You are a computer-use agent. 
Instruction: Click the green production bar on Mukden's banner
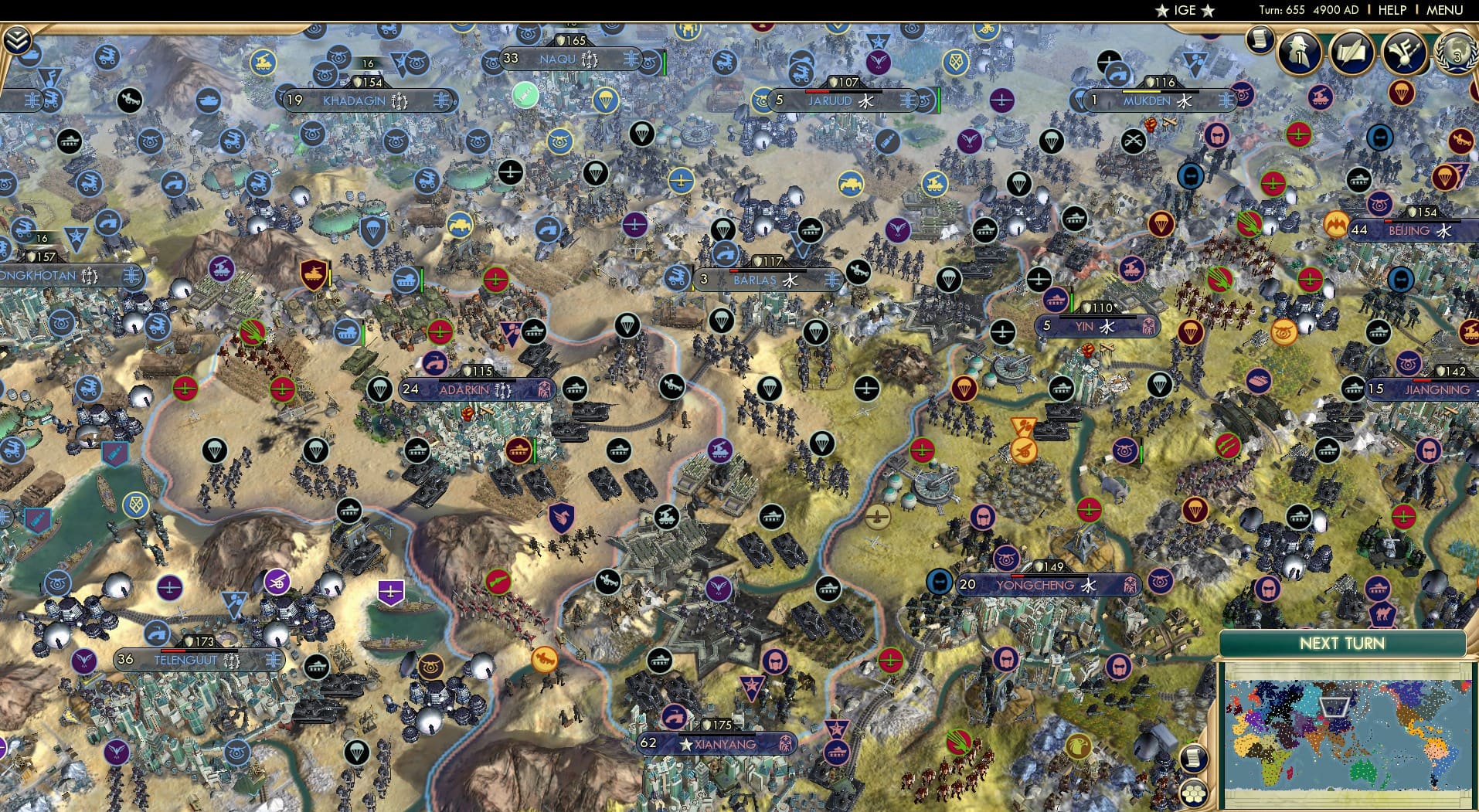click(1141, 91)
